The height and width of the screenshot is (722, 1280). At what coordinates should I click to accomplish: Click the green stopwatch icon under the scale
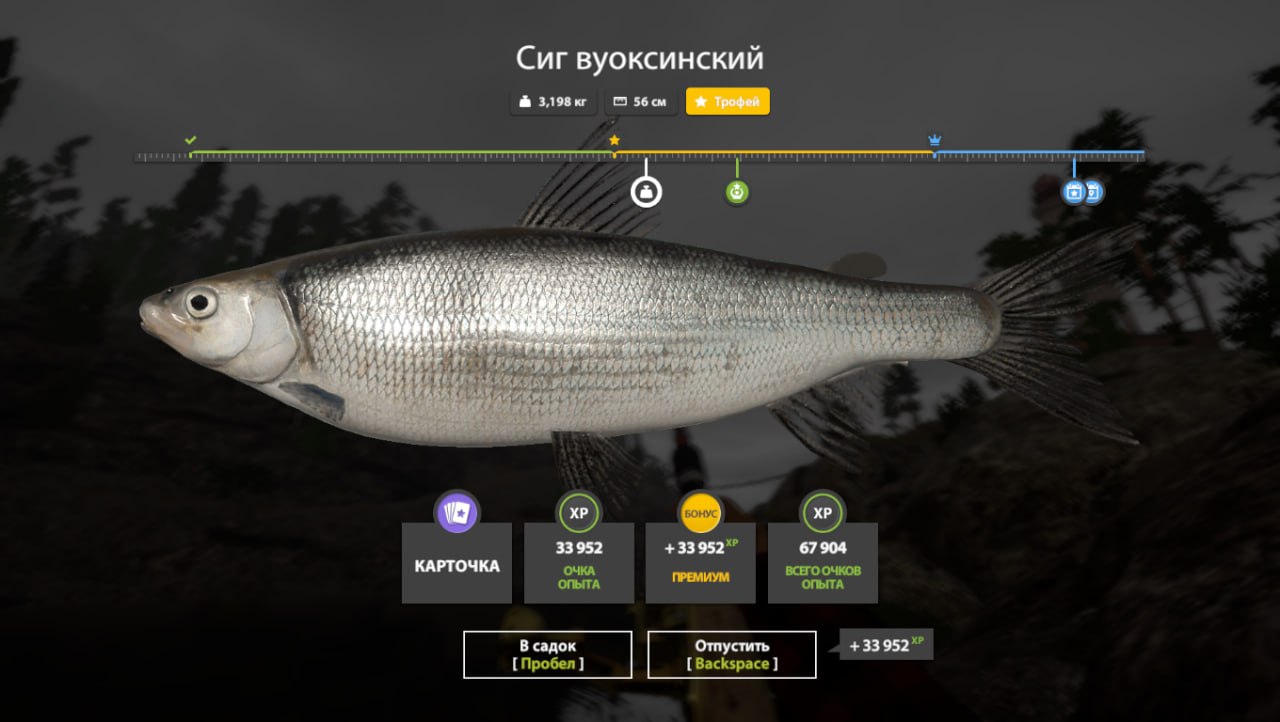[737, 191]
